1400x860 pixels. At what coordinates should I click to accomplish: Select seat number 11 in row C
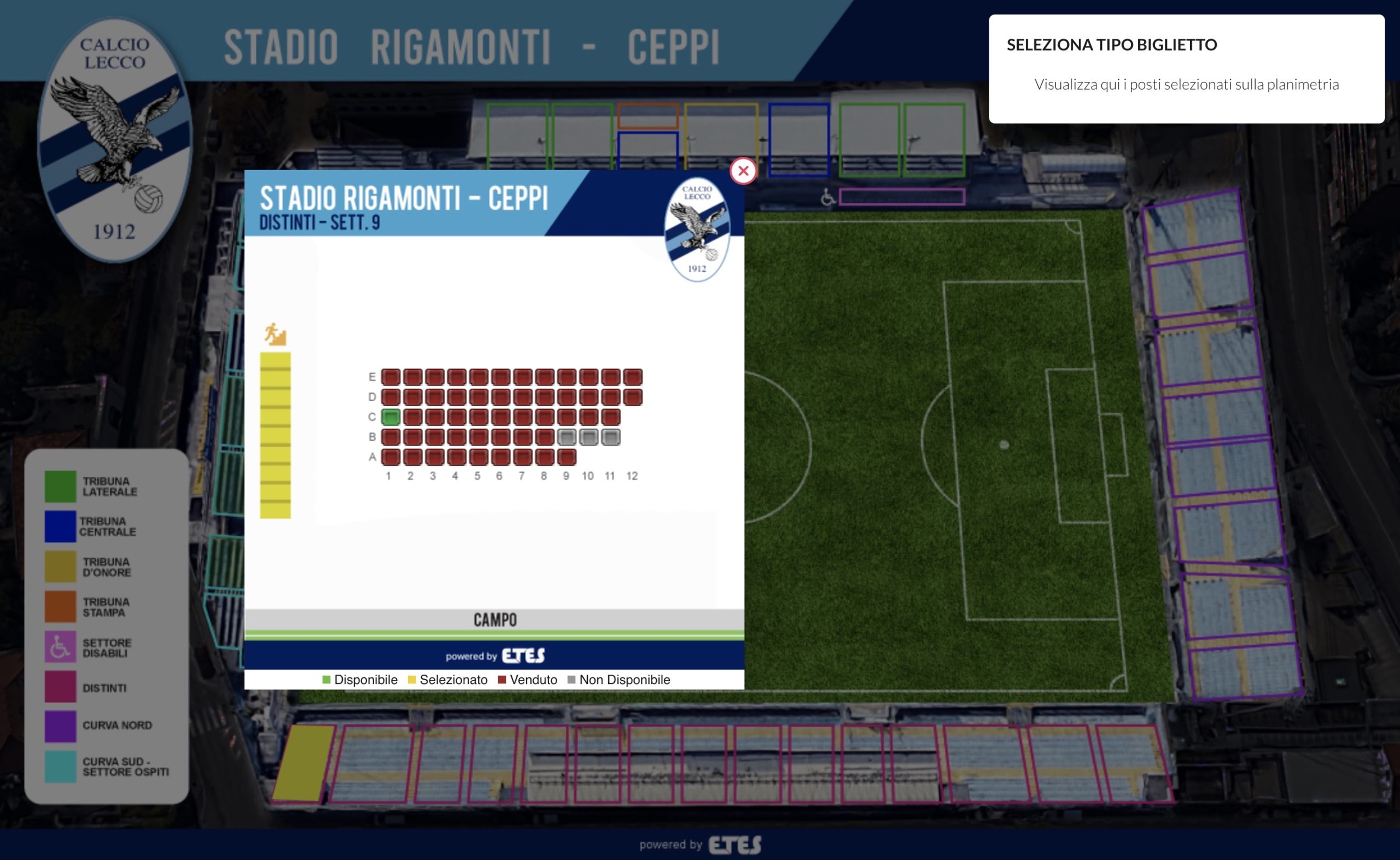tap(610, 417)
